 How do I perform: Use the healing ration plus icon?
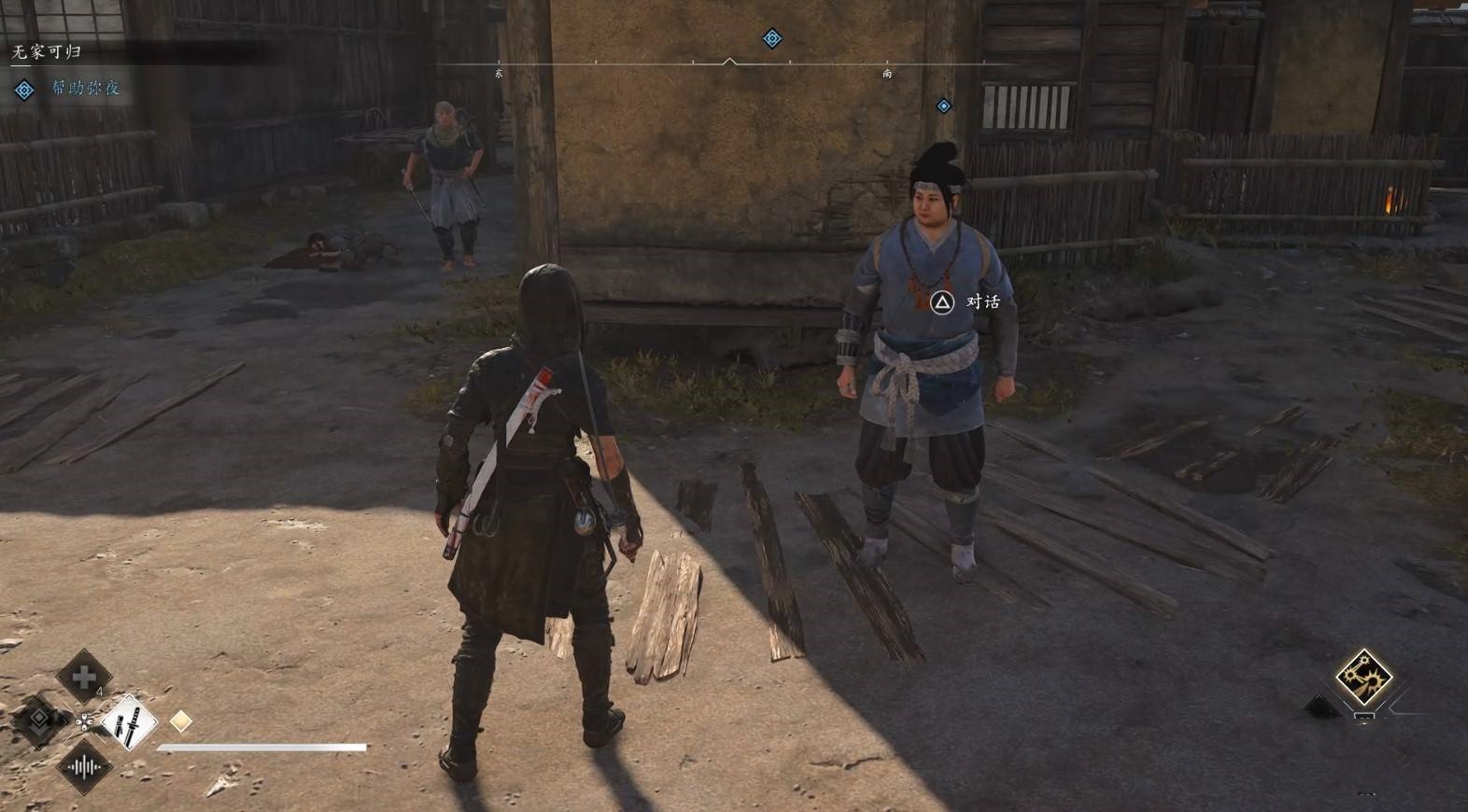point(84,677)
